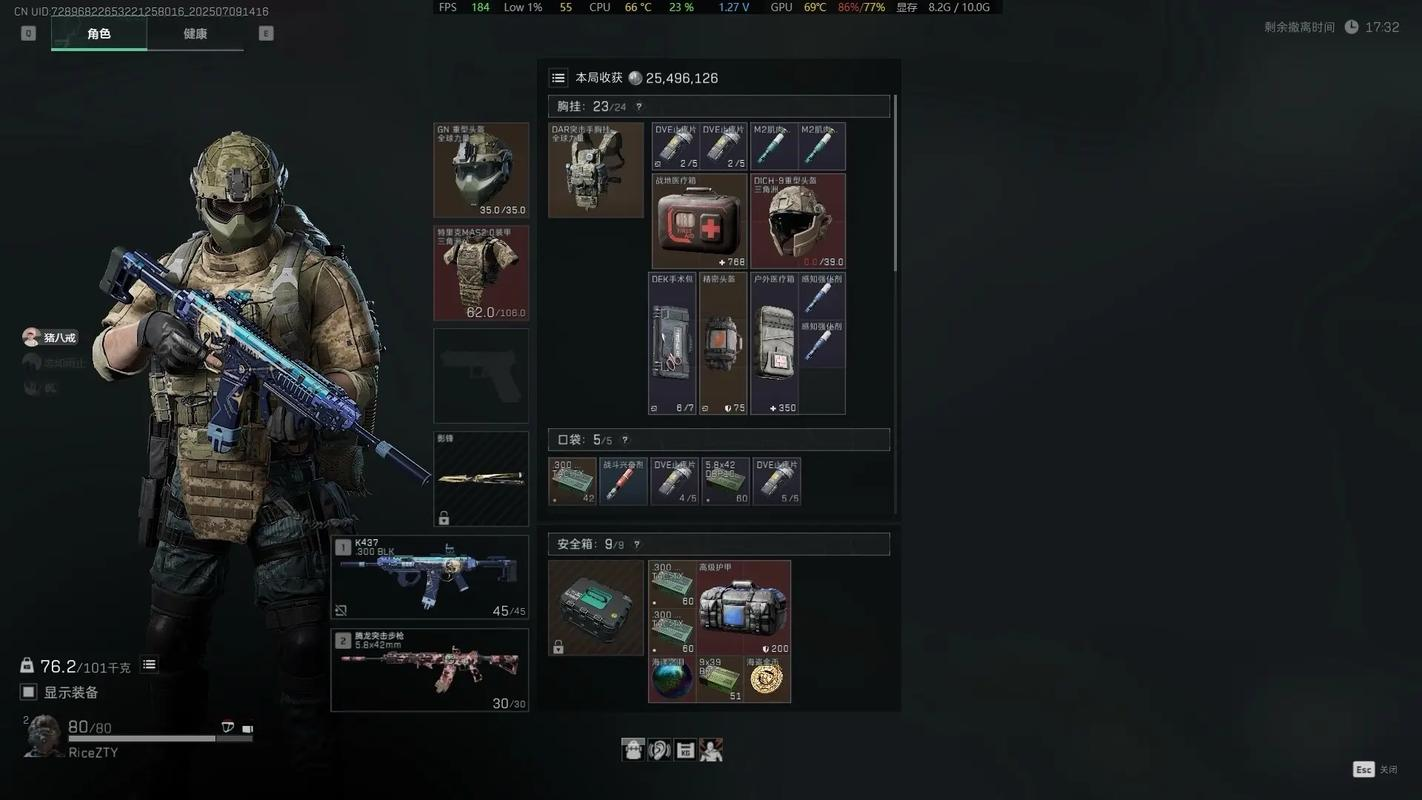1422x800 pixels.
Task: Choose the 腾龙突击步枪 secondary weapon slot
Action: click(430, 670)
